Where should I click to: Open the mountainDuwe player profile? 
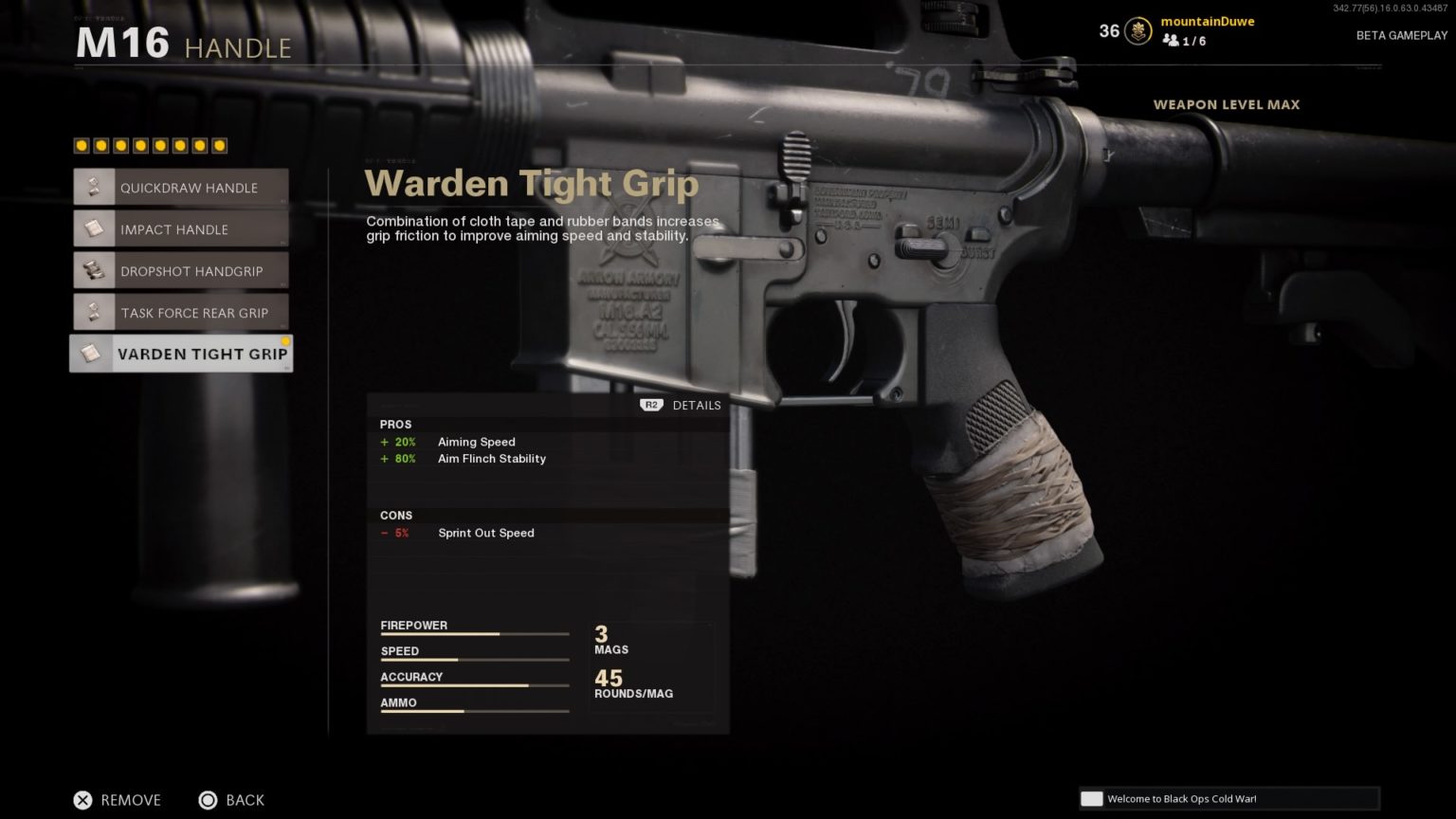[x=1207, y=21]
